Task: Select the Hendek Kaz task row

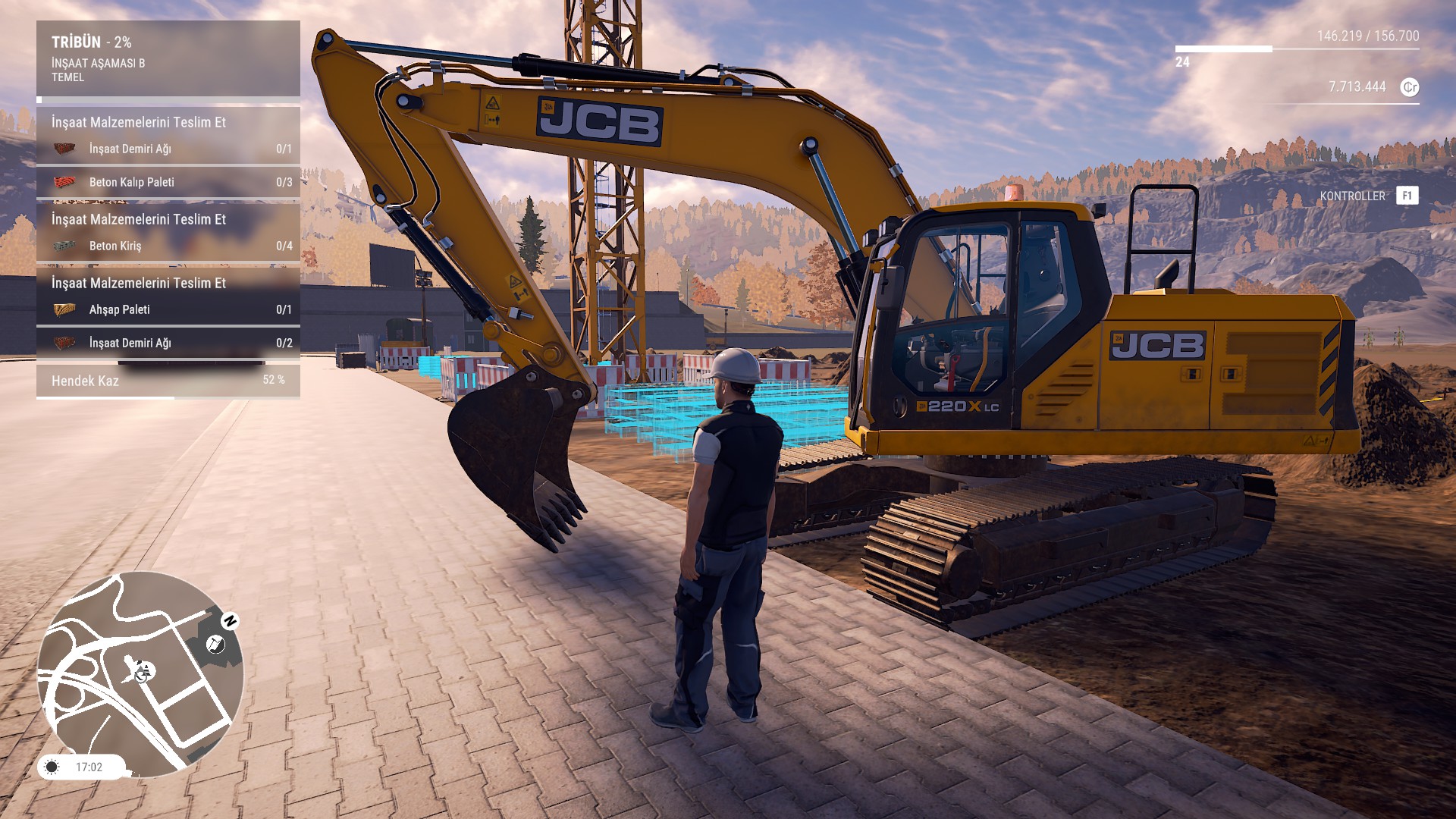Action: point(168,381)
